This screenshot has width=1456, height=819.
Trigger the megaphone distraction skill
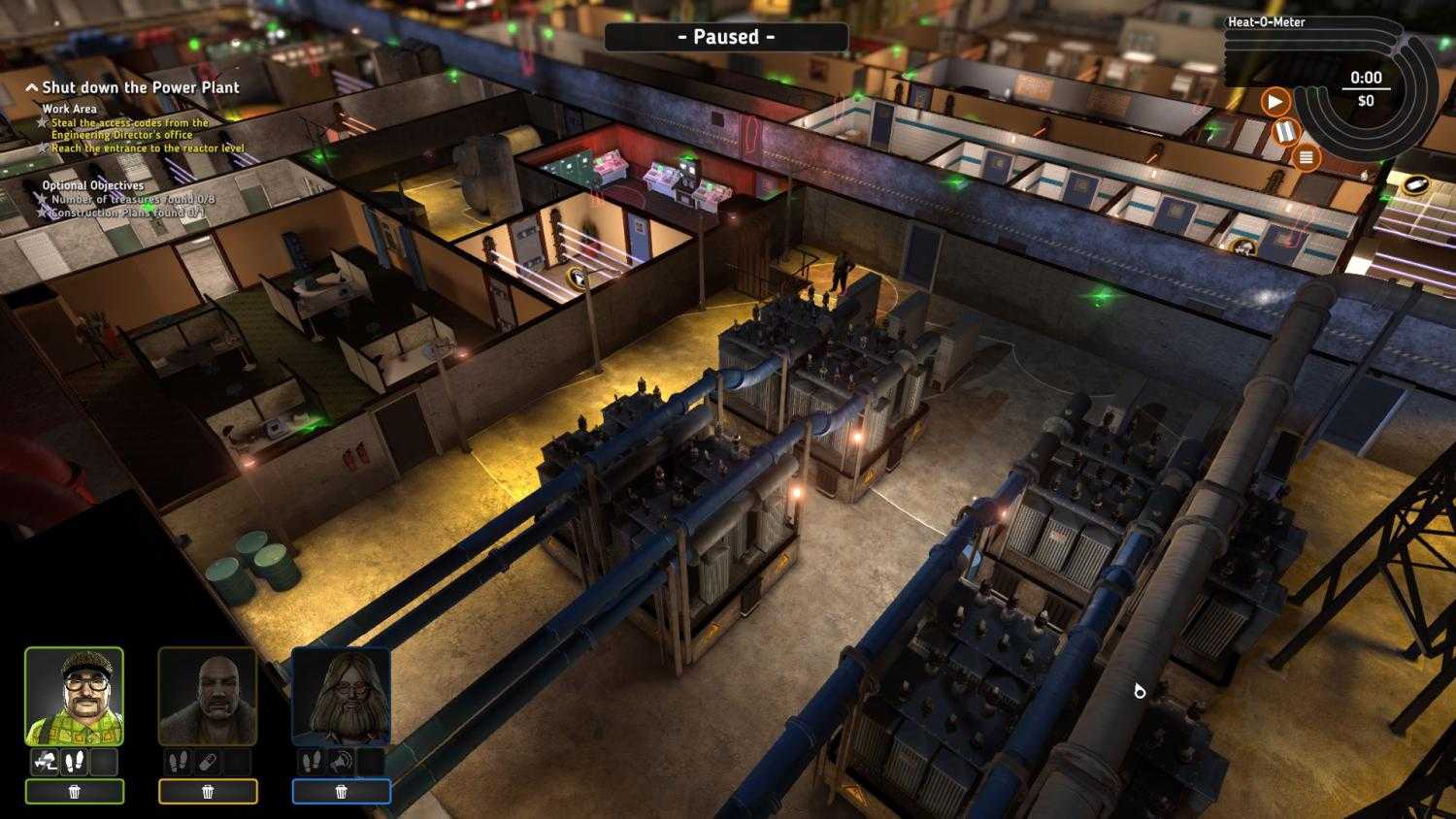pos(342,762)
